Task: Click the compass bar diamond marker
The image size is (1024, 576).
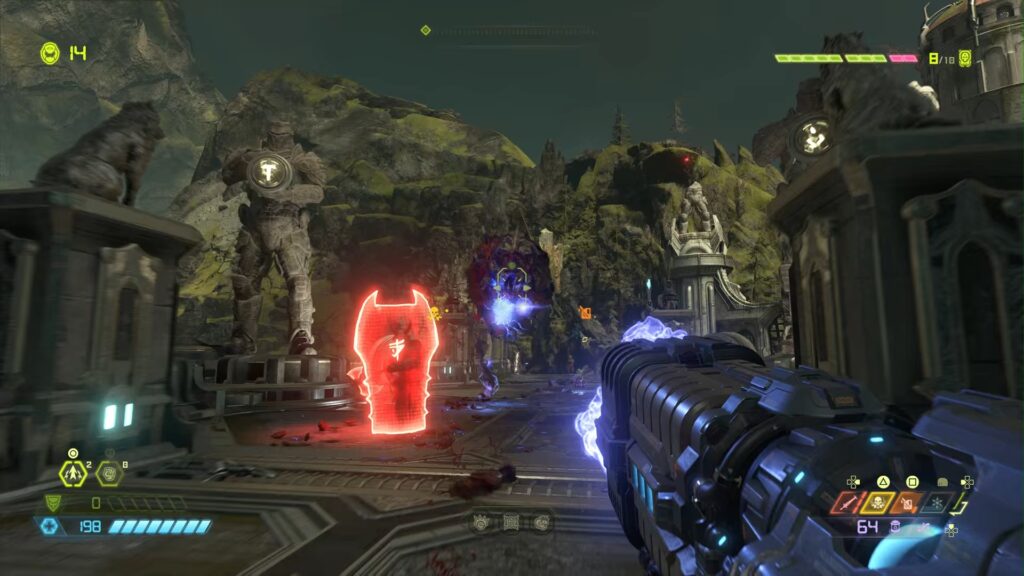Action: [426, 31]
